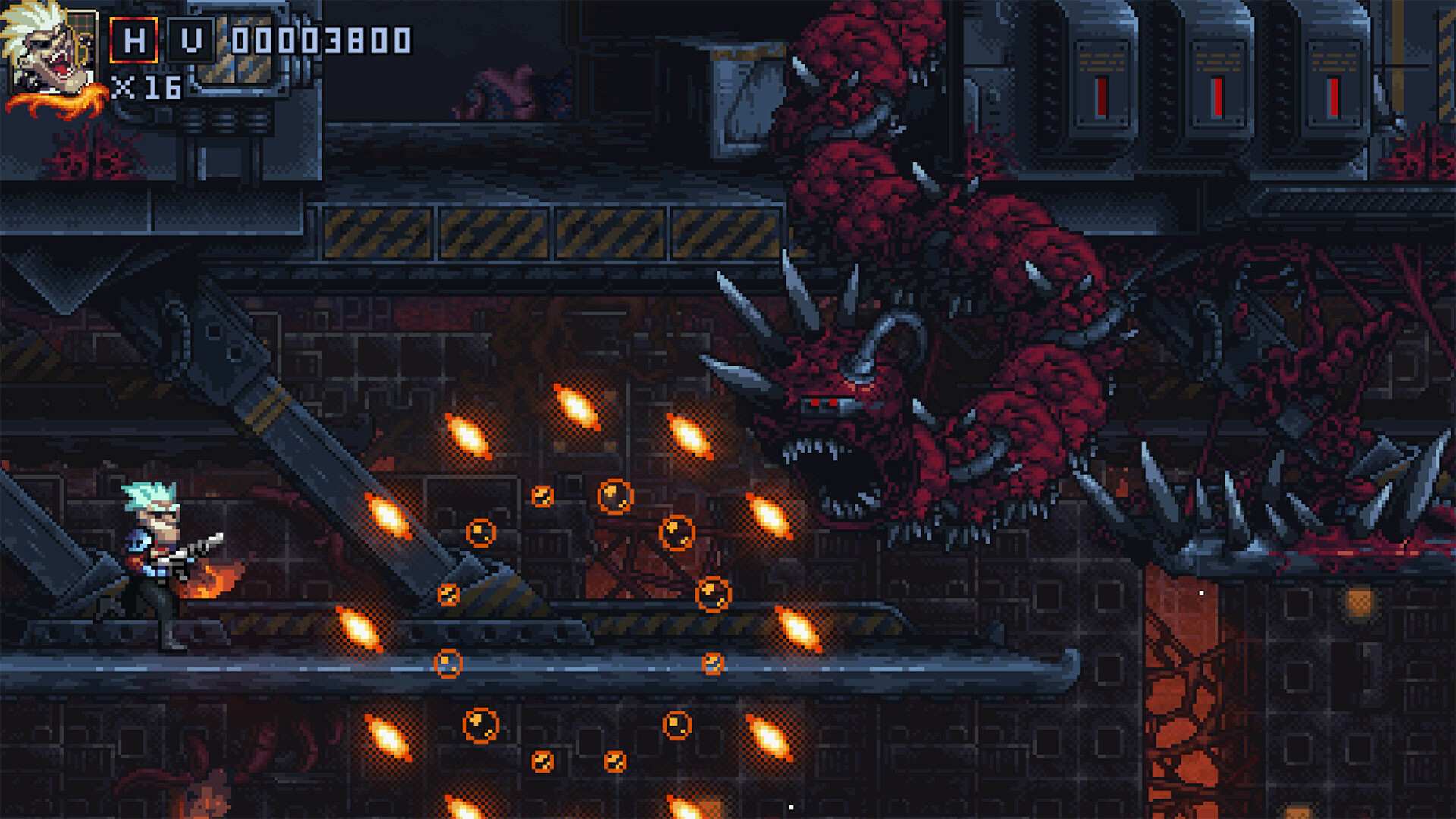Toggle the leftmost red indicator light panel
Image resolution: width=1456 pixels, height=819 pixels.
[1100, 83]
